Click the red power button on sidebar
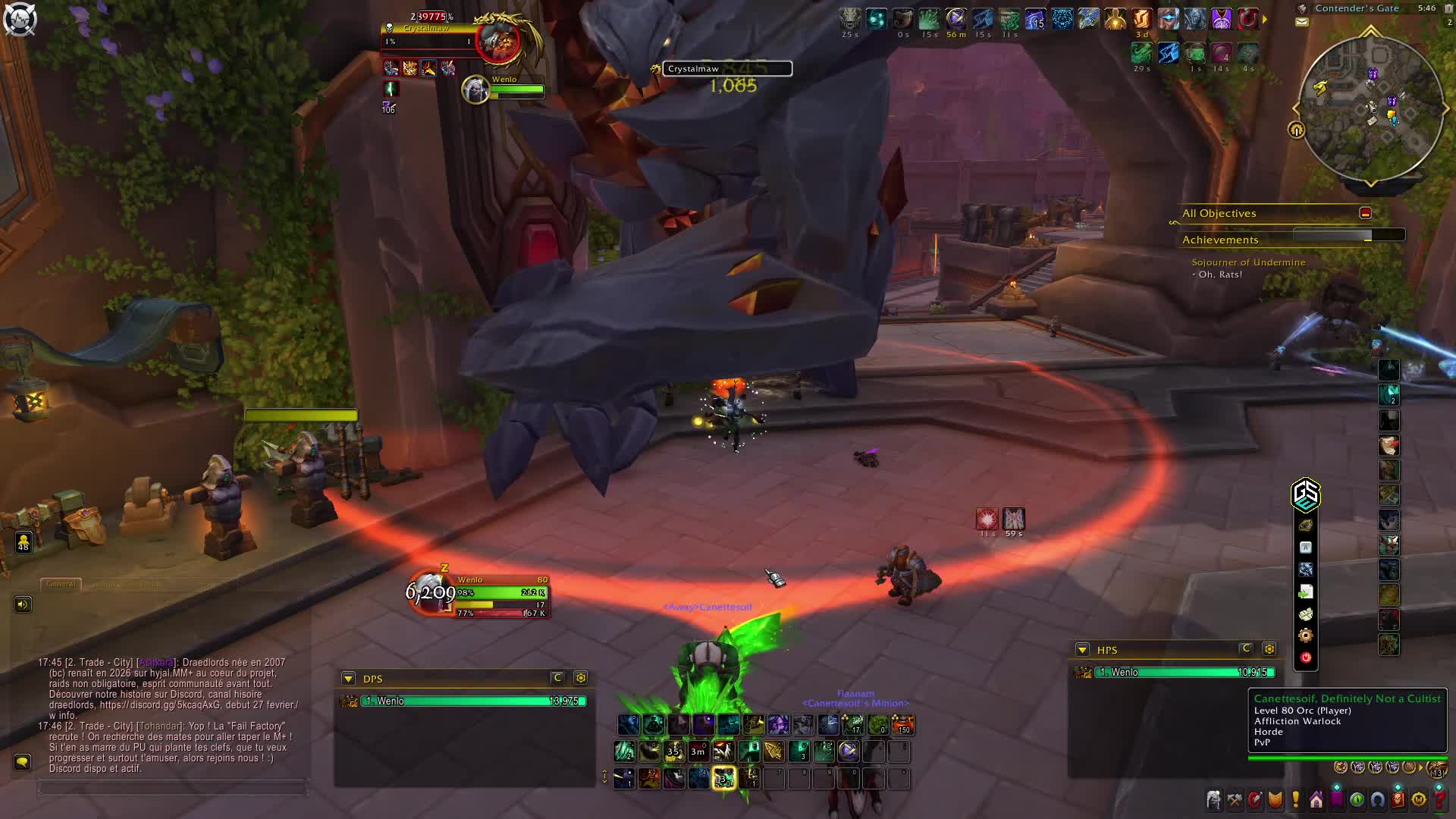The width and height of the screenshot is (1456, 819). pos(1305,657)
